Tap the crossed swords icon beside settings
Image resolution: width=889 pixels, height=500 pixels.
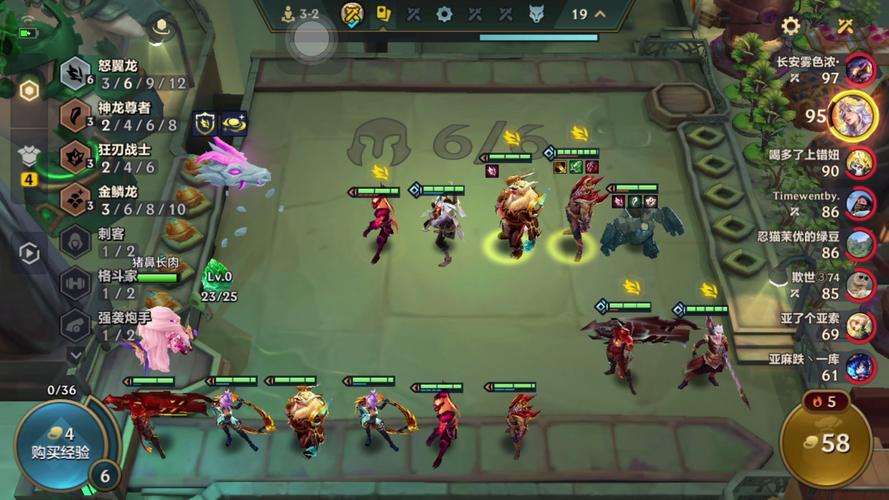pyautogui.click(x=845, y=27)
